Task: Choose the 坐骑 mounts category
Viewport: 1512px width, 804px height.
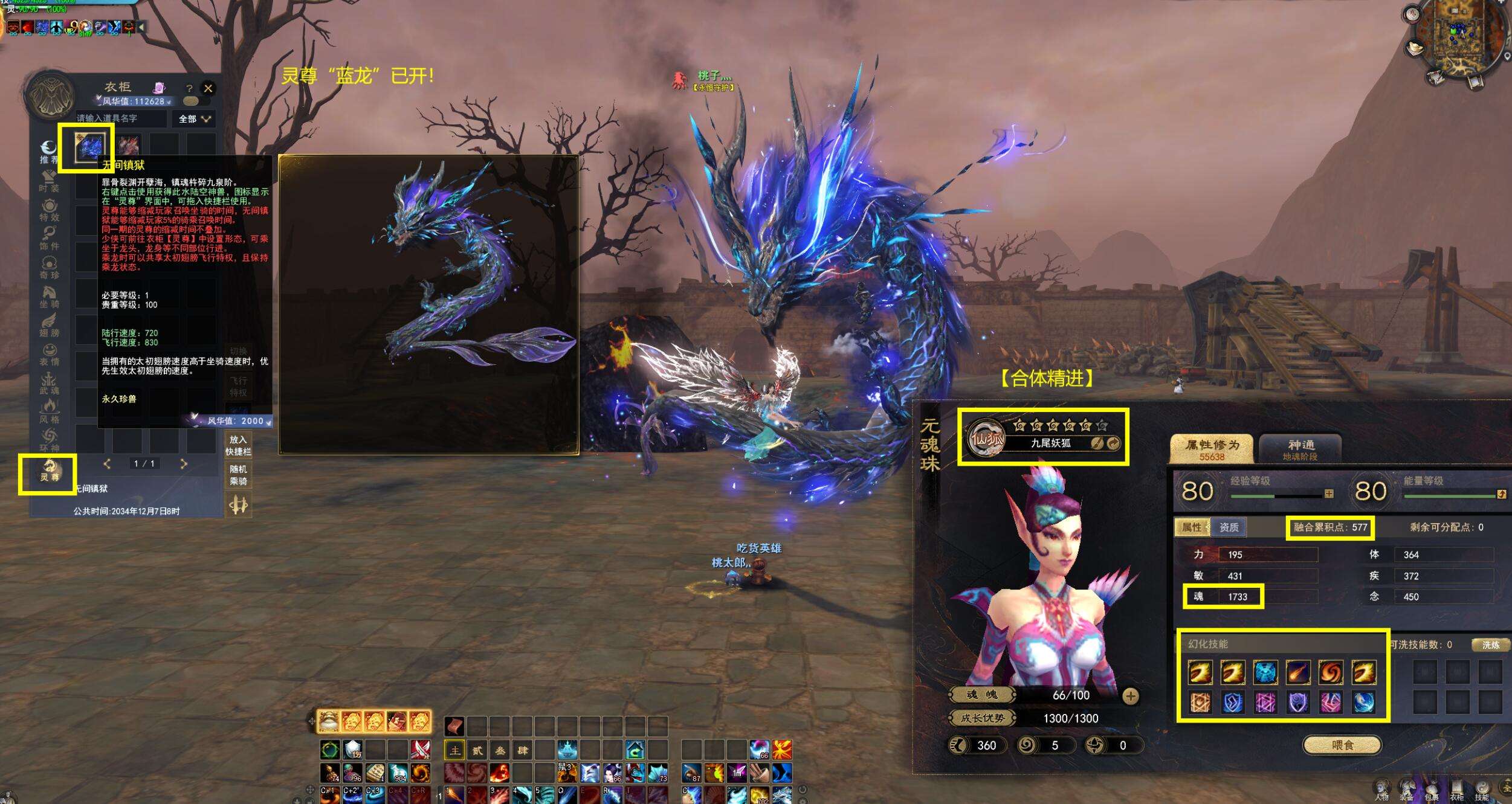Action: (50, 297)
